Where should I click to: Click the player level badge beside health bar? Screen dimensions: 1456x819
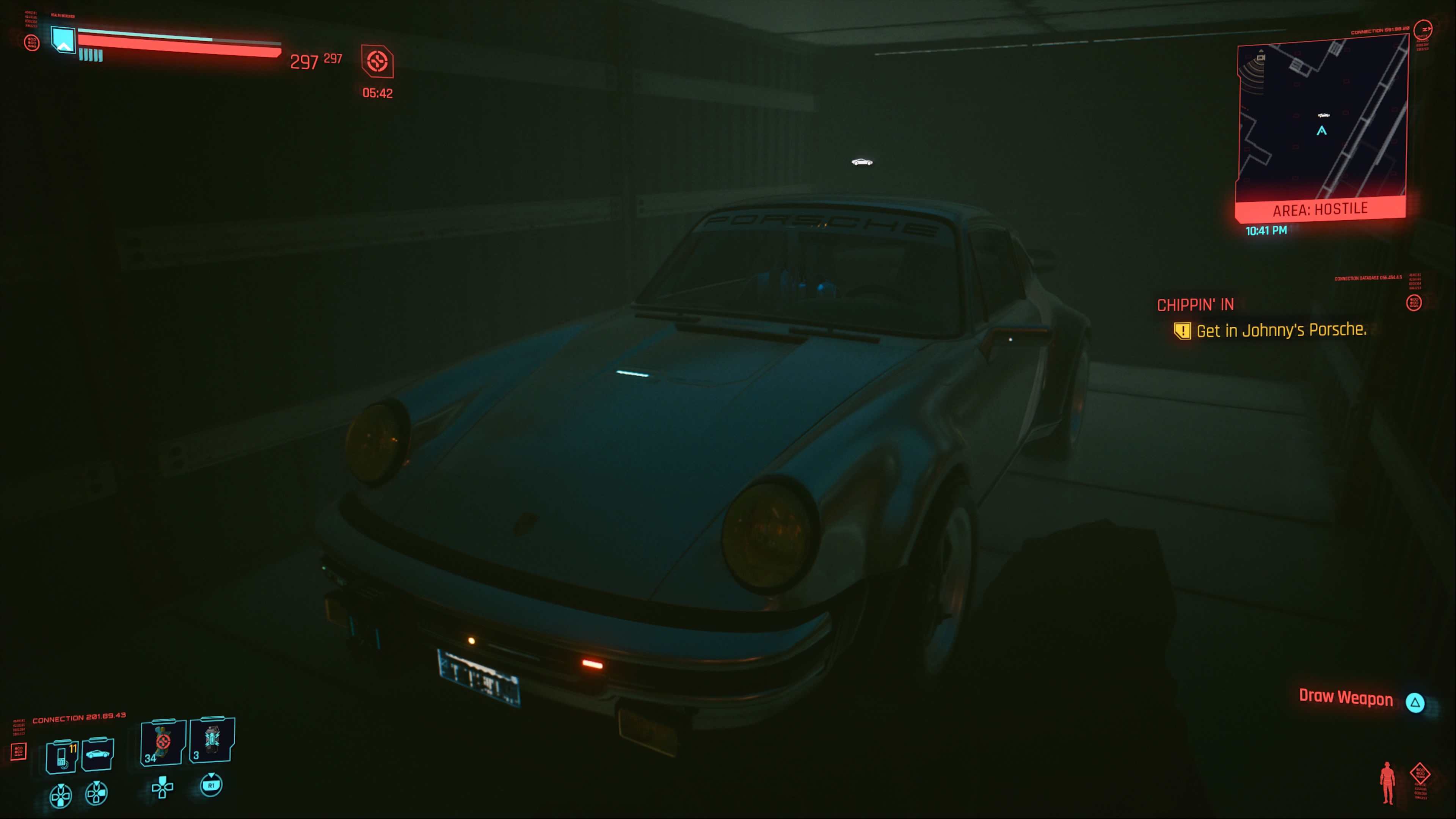coord(63,39)
